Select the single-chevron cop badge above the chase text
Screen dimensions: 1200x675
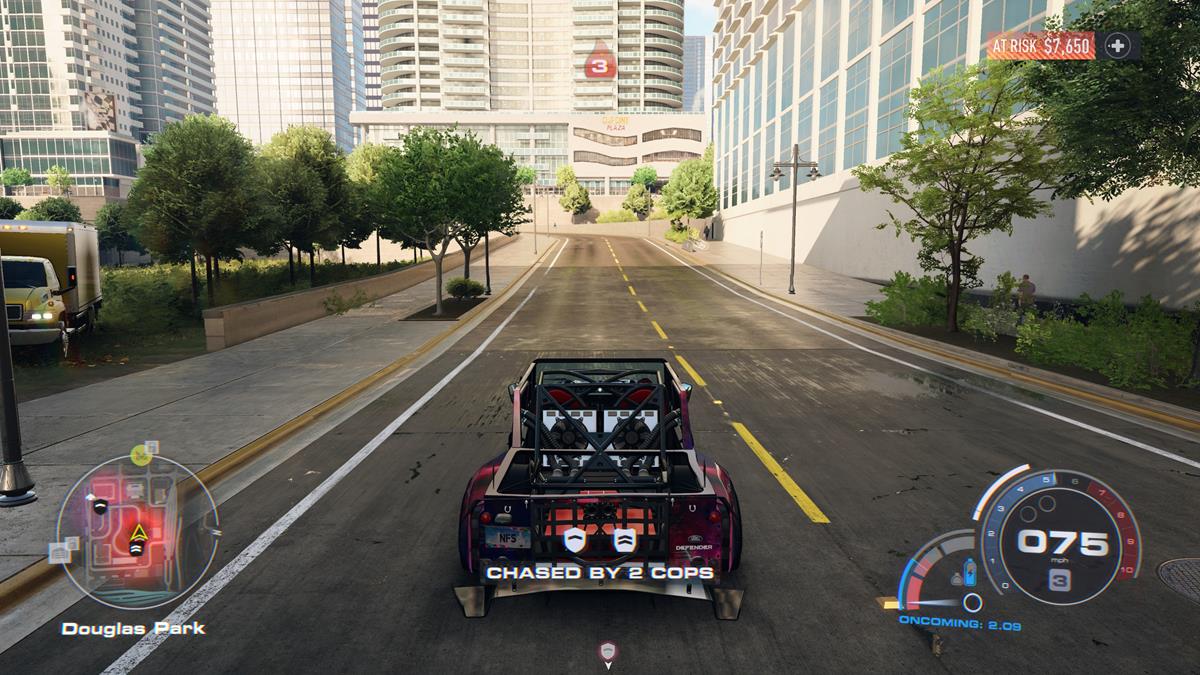[574, 540]
